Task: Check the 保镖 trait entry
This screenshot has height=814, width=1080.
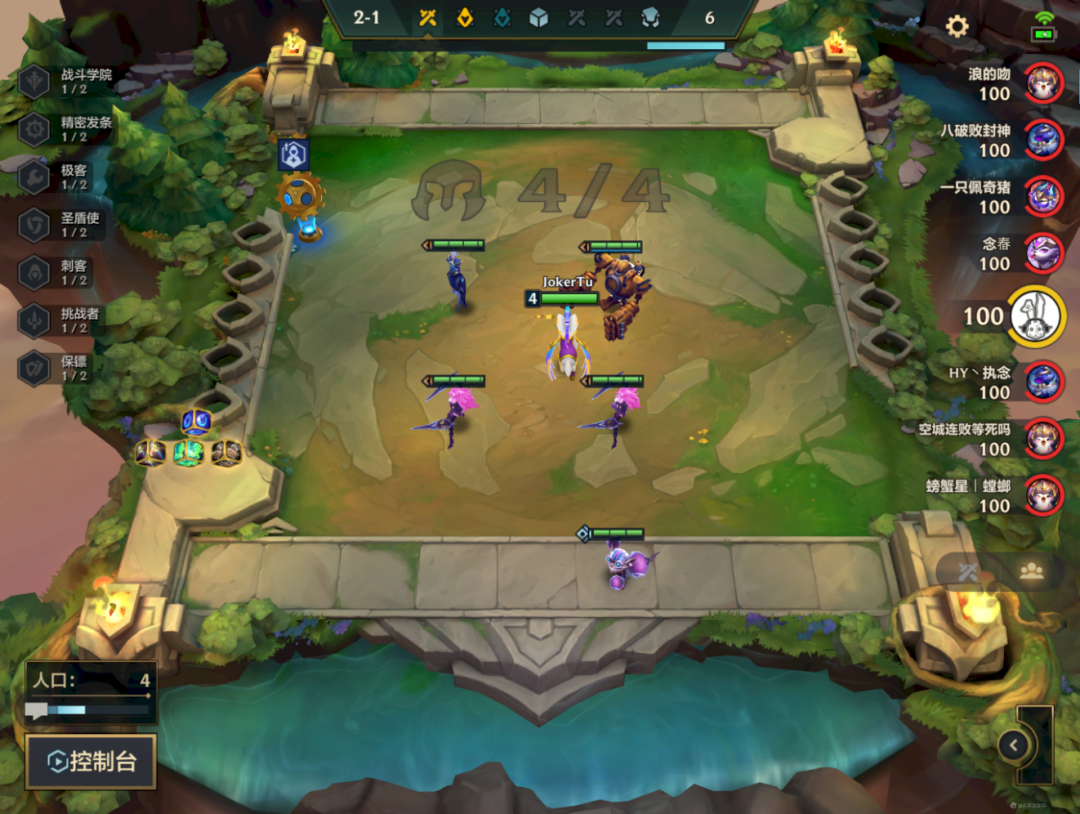Action: coord(70,368)
